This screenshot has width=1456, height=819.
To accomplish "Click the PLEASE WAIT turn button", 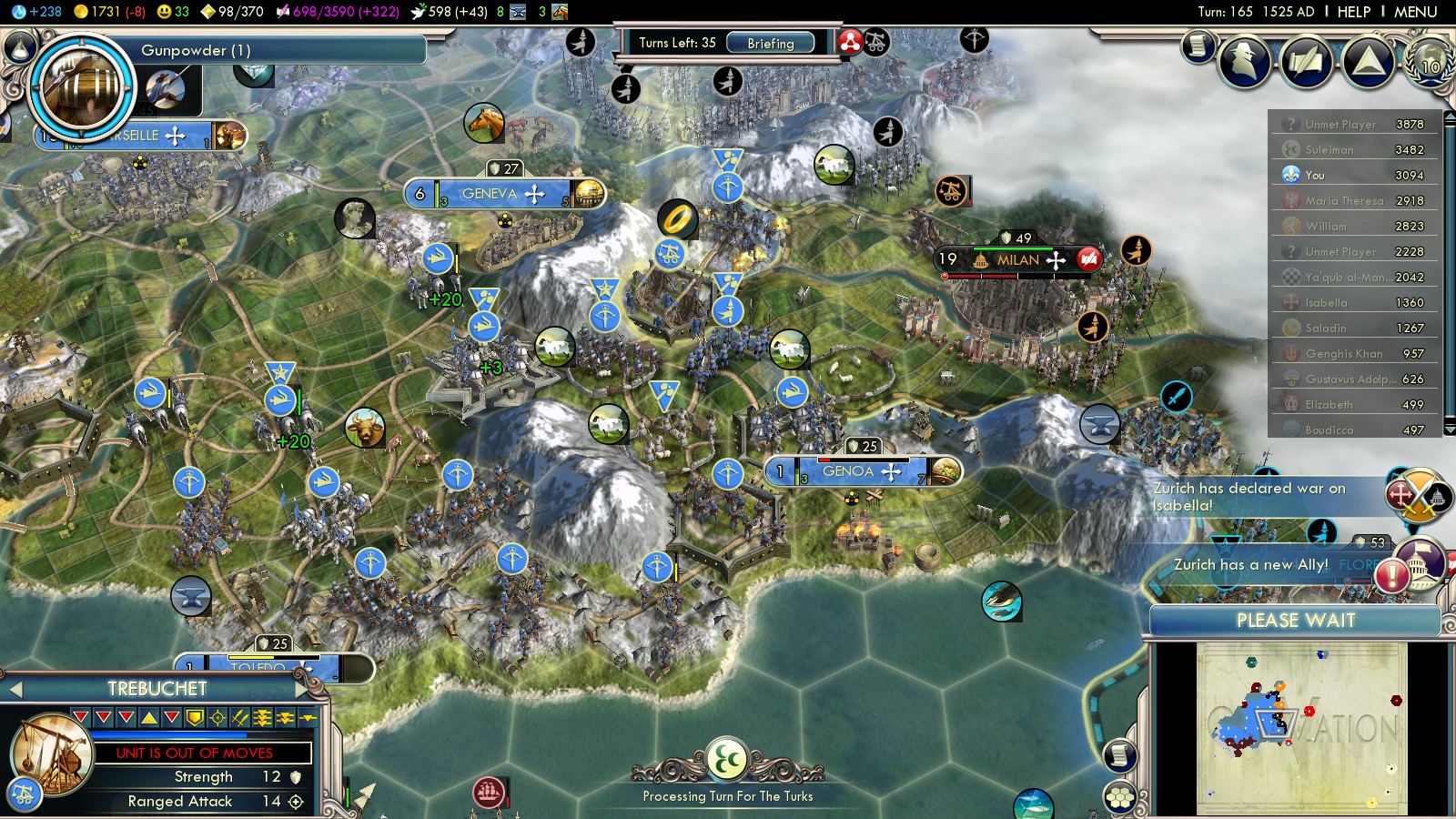I will coord(1295,621).
